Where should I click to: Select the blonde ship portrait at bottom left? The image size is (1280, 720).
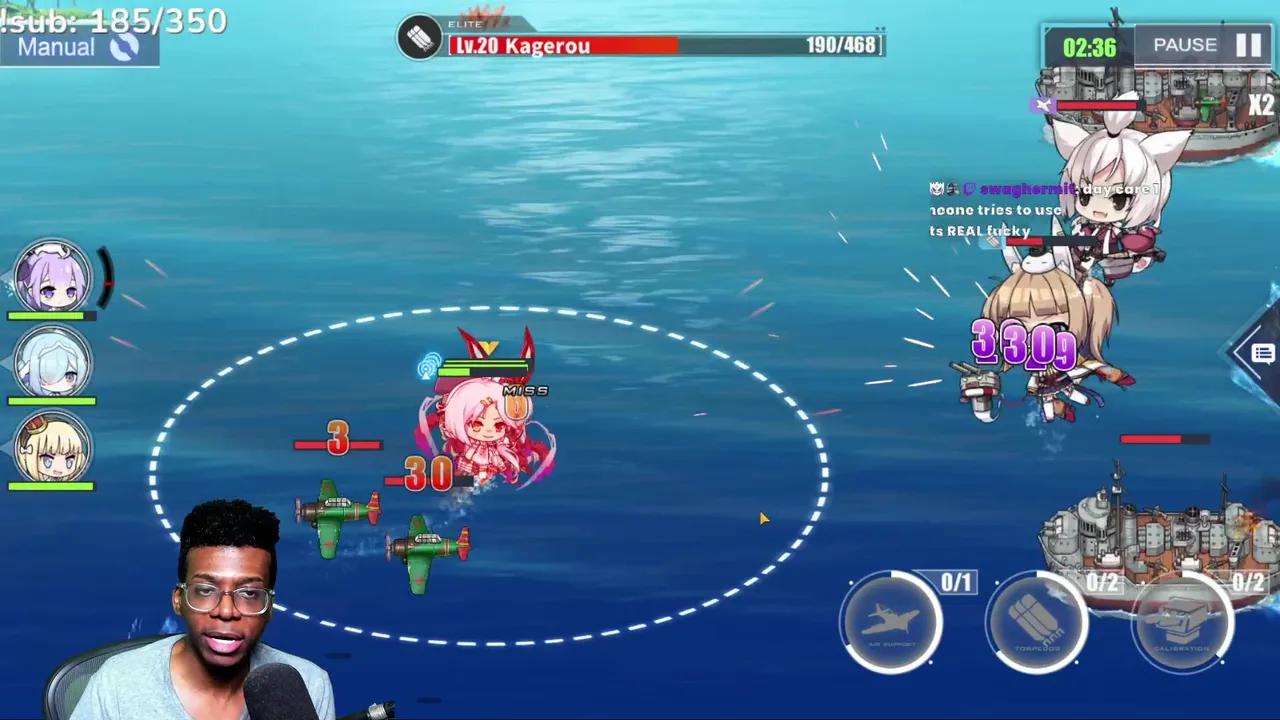point(53,450)
